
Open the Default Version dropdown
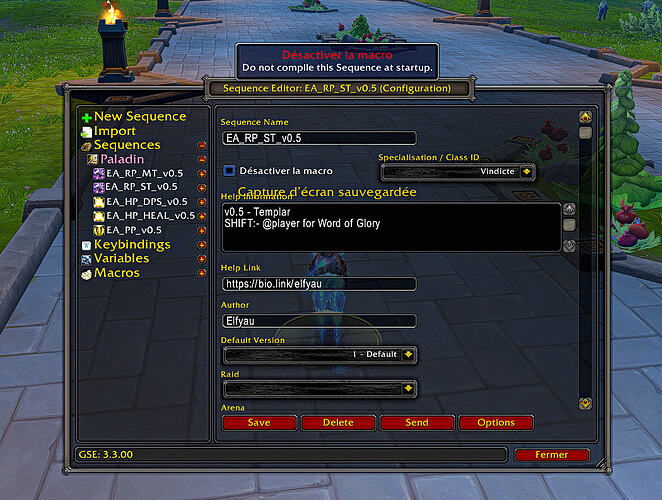tap(409, 354)
